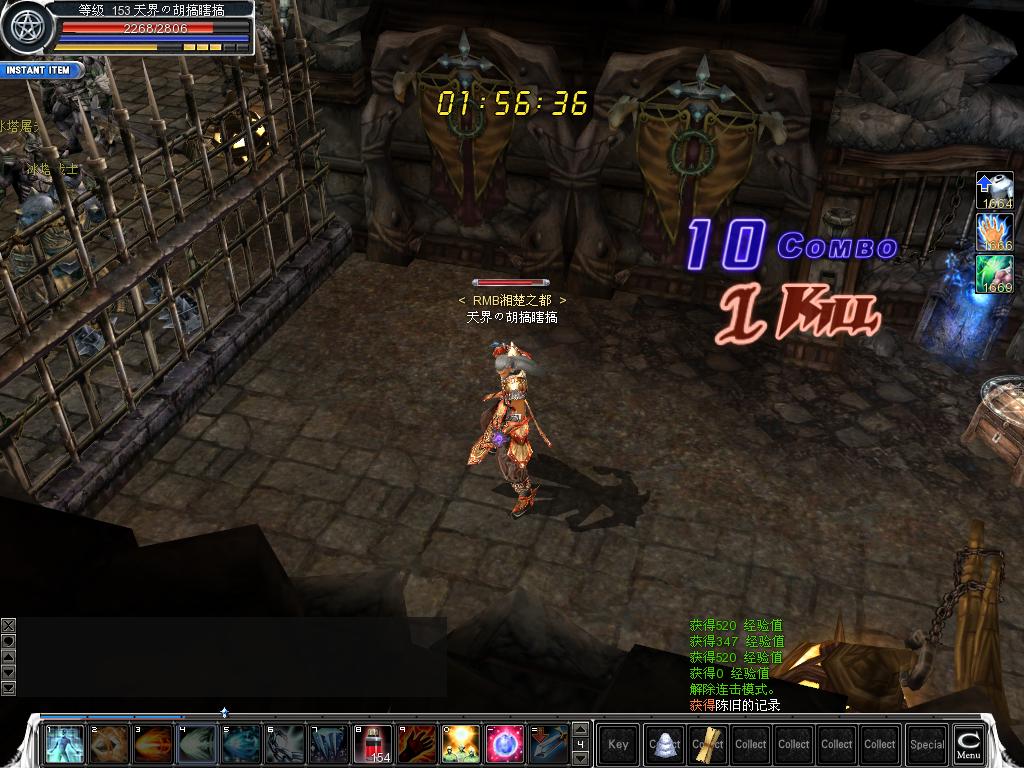The width and height of the screenshot is (1024, 768).
Task: Click the hotbar page up arrow
Action: click(x=580, y=729)
